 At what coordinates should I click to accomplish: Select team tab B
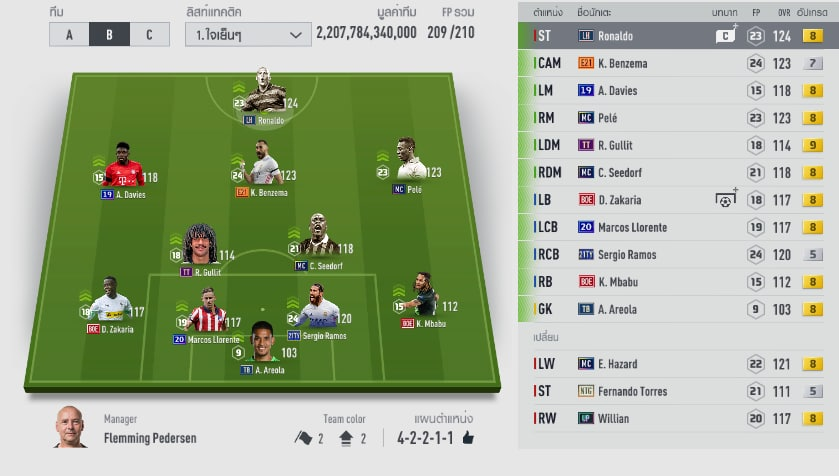(x=109, y=34)
